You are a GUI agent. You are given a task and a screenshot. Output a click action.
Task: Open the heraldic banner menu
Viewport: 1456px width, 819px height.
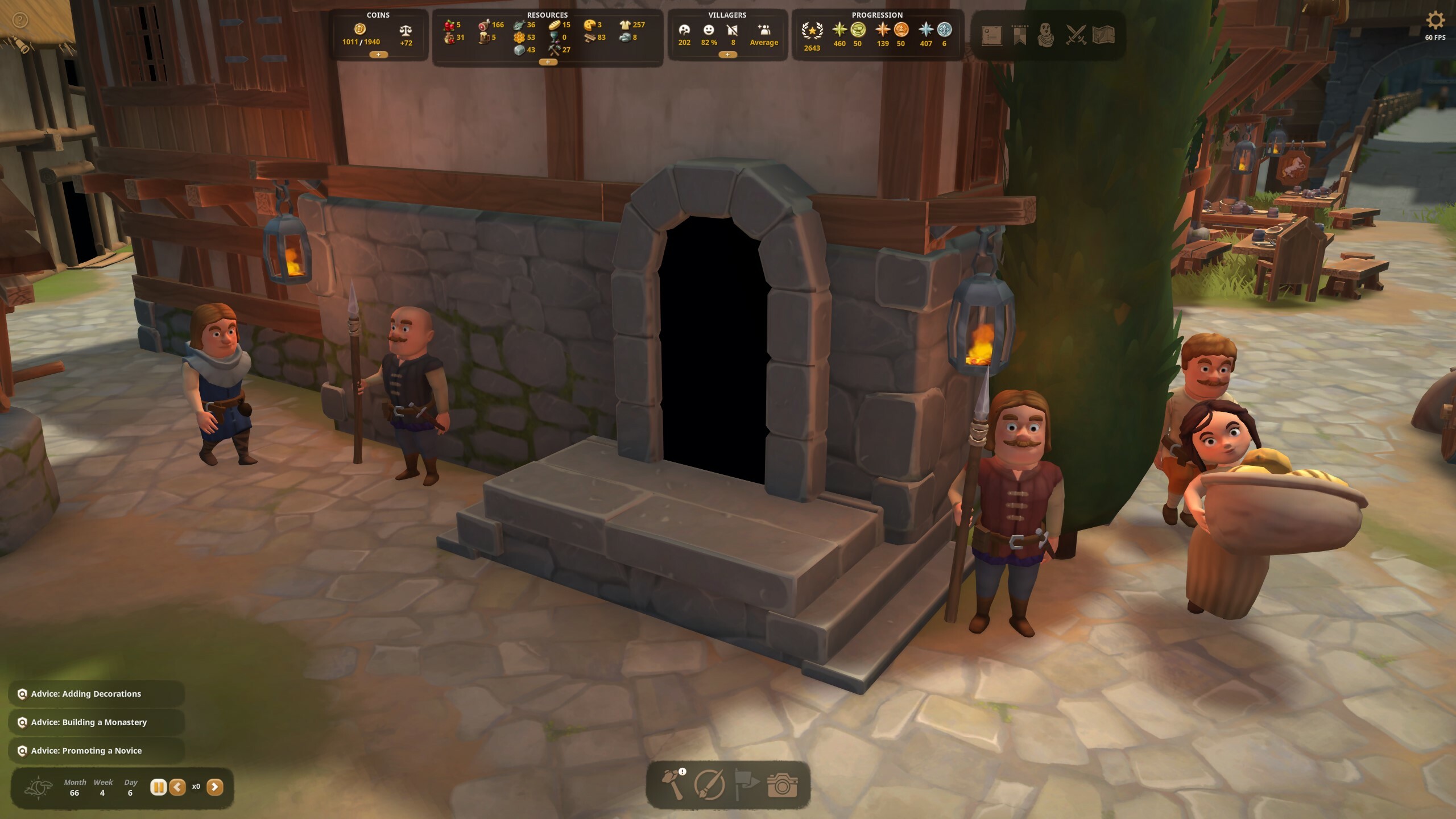pyautogui.click(x=1019, y=35)
